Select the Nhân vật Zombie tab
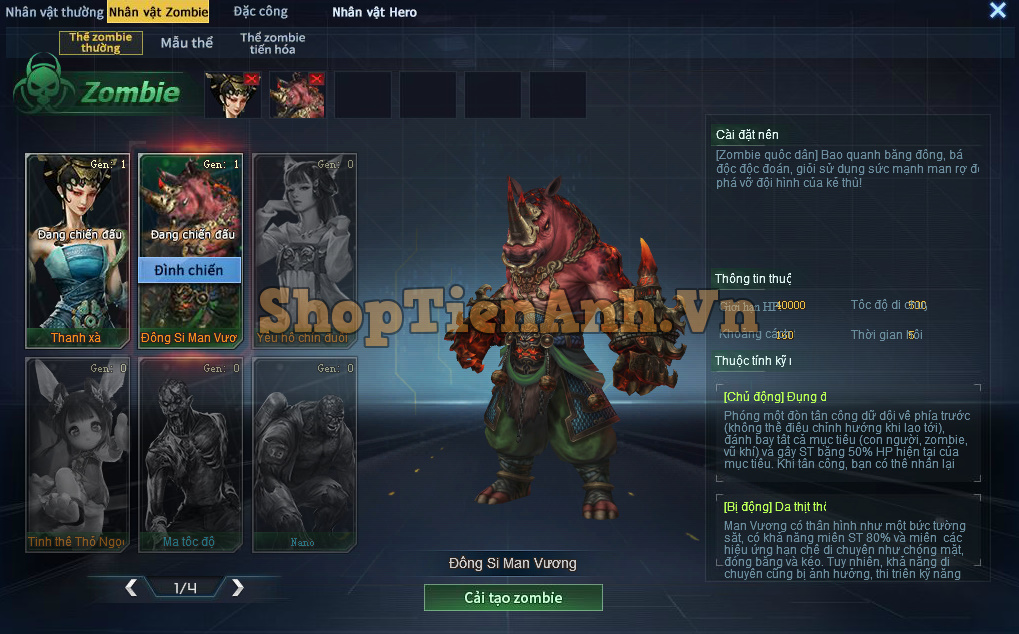The height and width of the screenshot is (634, 1019). 158,12
